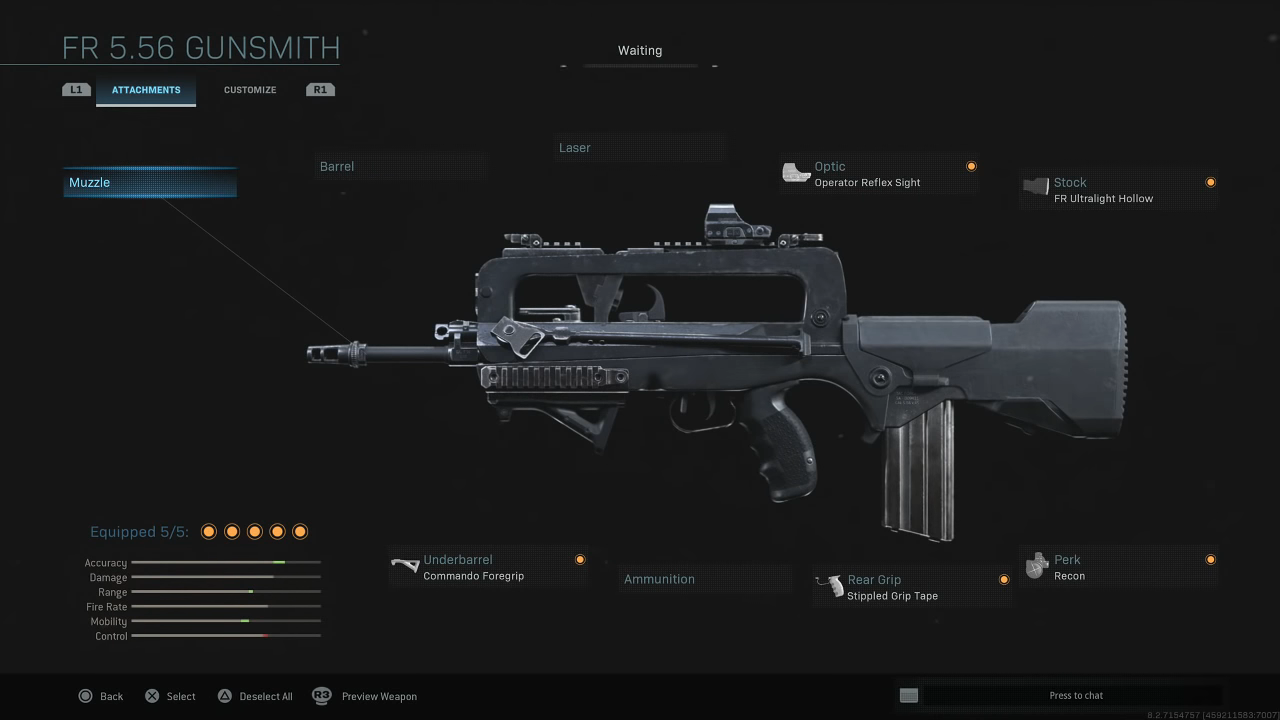Switch to the Attachments tab
The height and width of the screenshot is (720, 1280).
click(146, 90)
